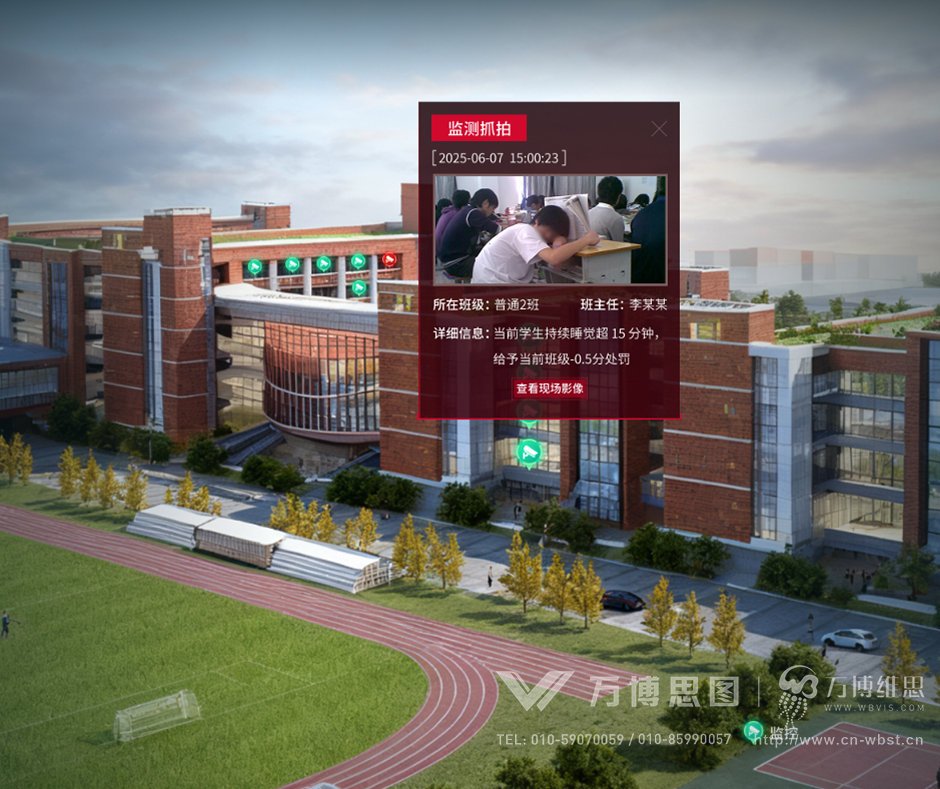Select the red alert camera marker
Screen dimensions: 940x789
point(390,260)
